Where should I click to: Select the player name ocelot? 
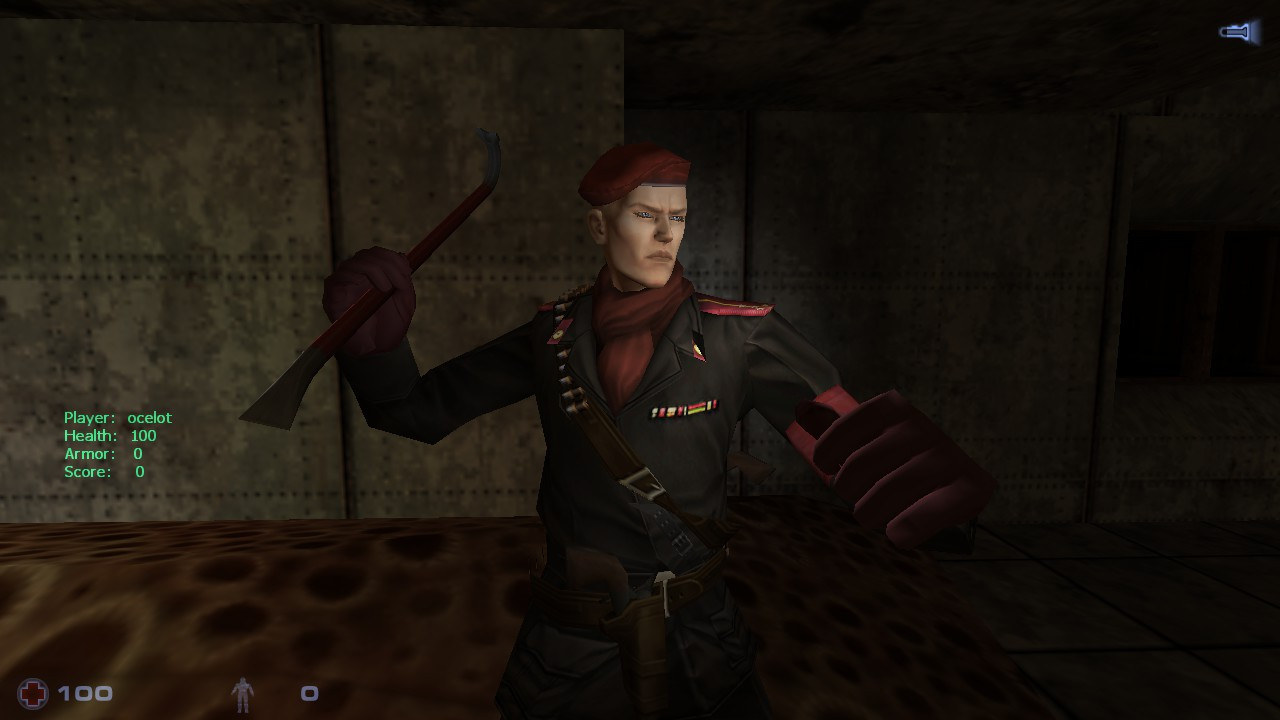tap(151, 417)
